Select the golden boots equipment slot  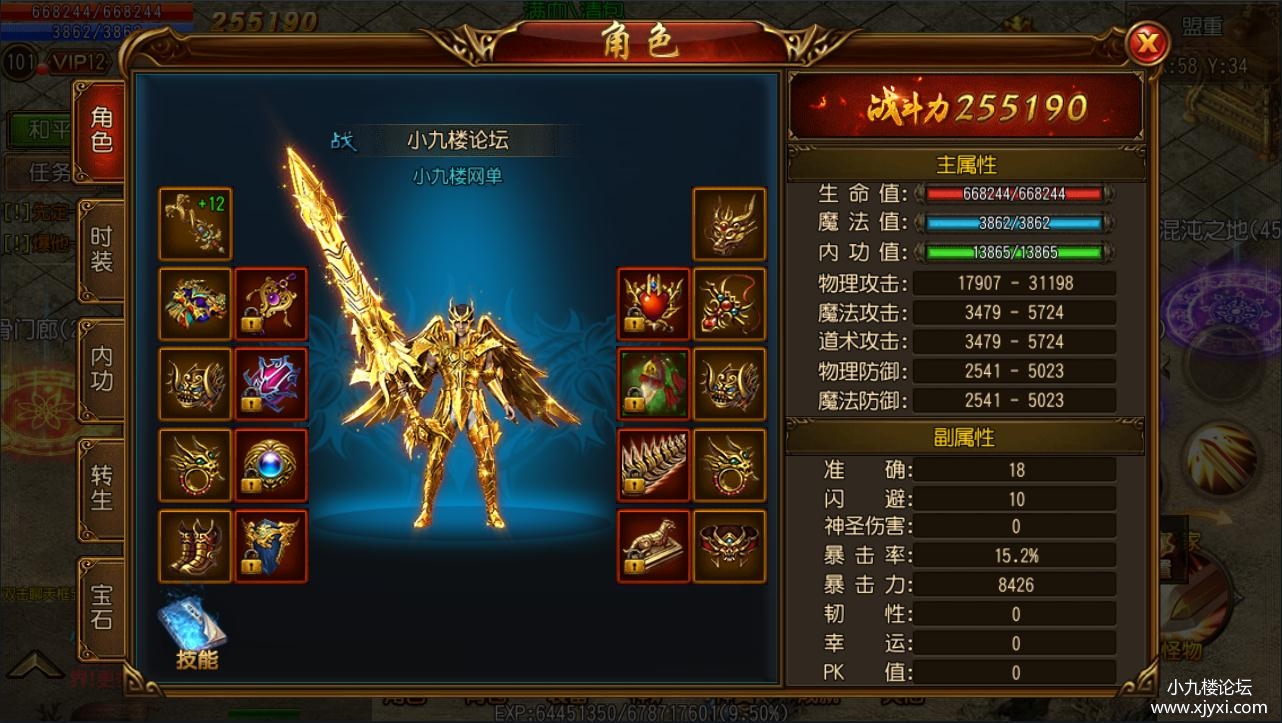pos(194,545)
